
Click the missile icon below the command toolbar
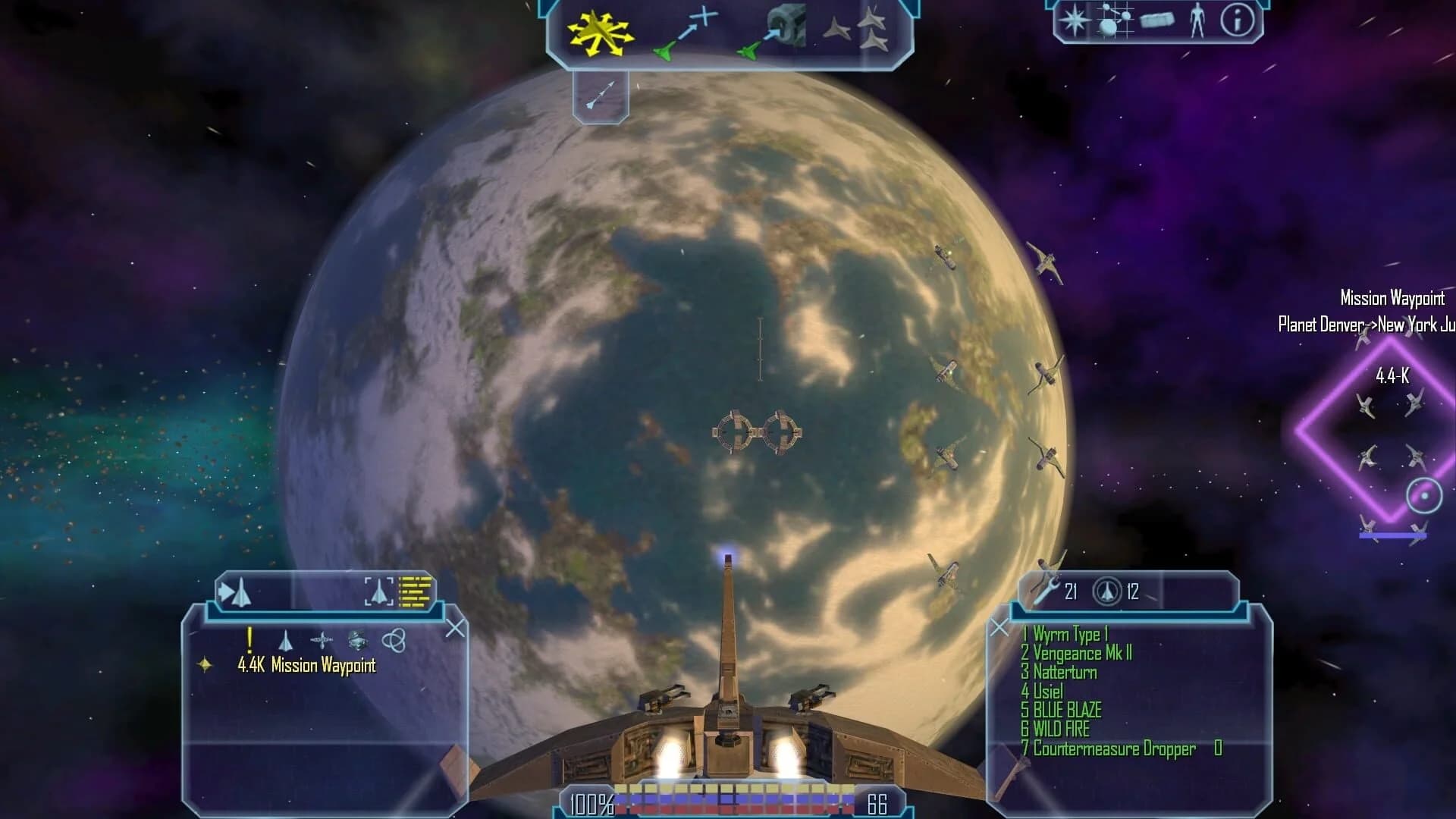[601, 95]
